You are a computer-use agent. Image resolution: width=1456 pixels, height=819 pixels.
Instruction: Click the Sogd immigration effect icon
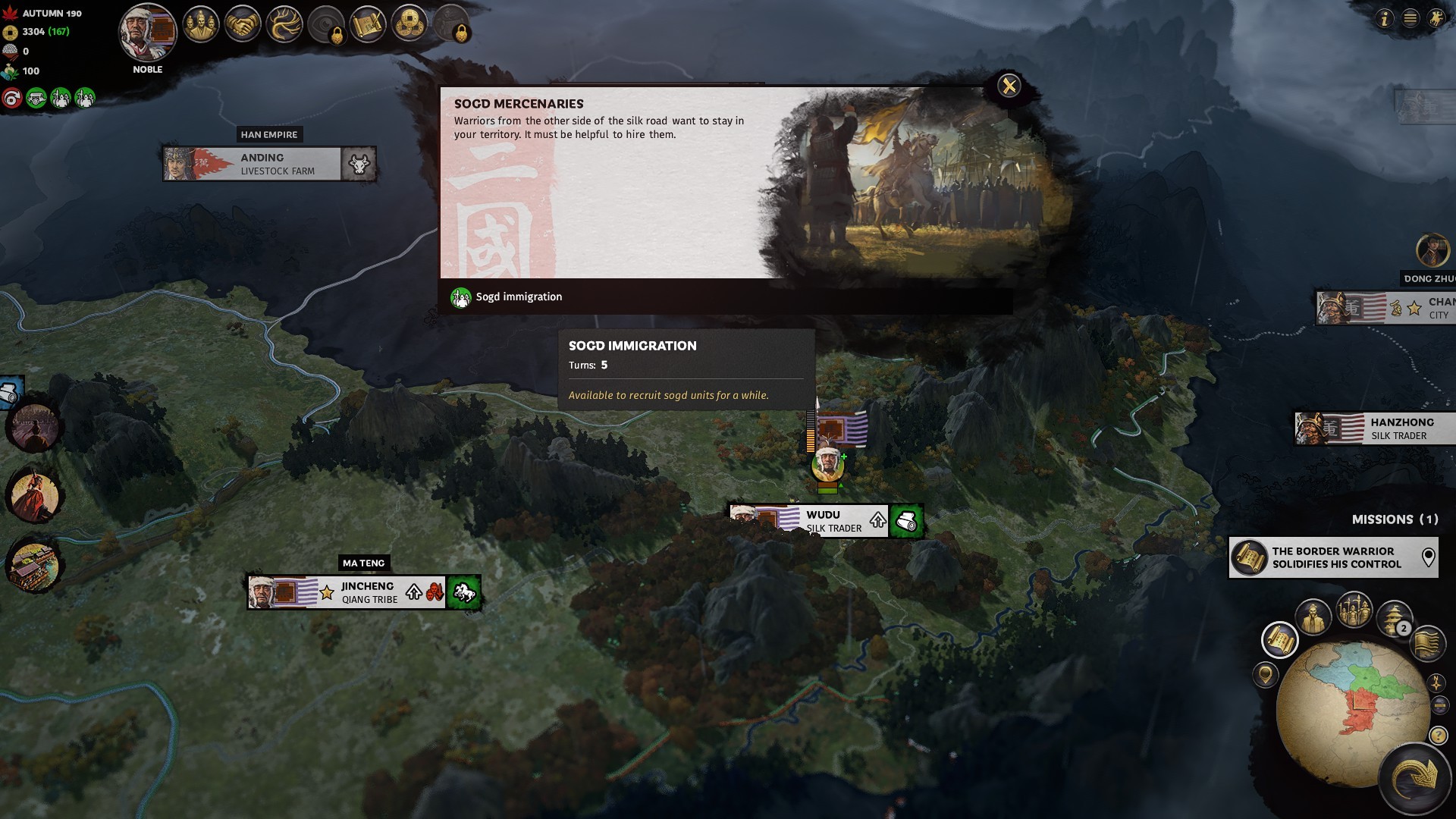coord(460,297)
